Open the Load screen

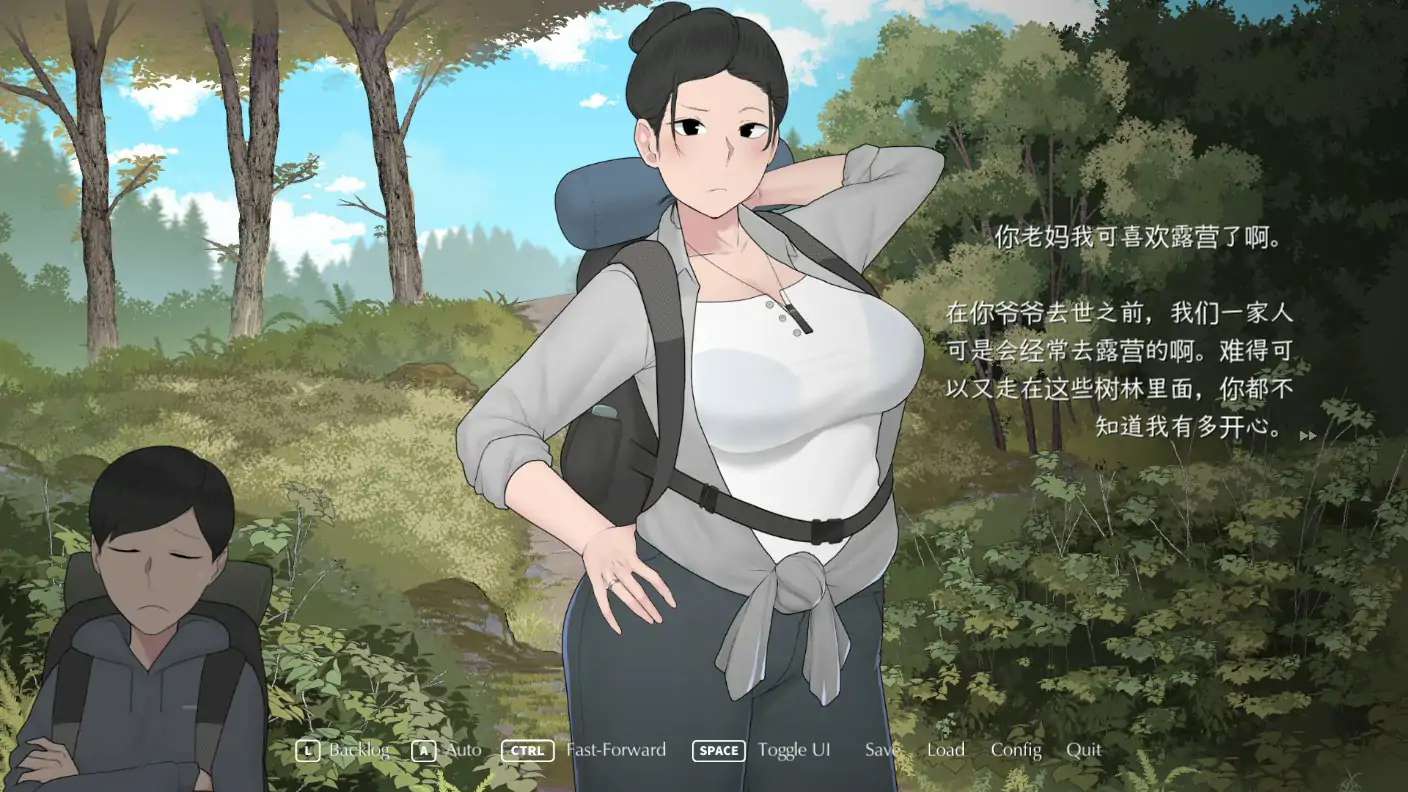944,750
